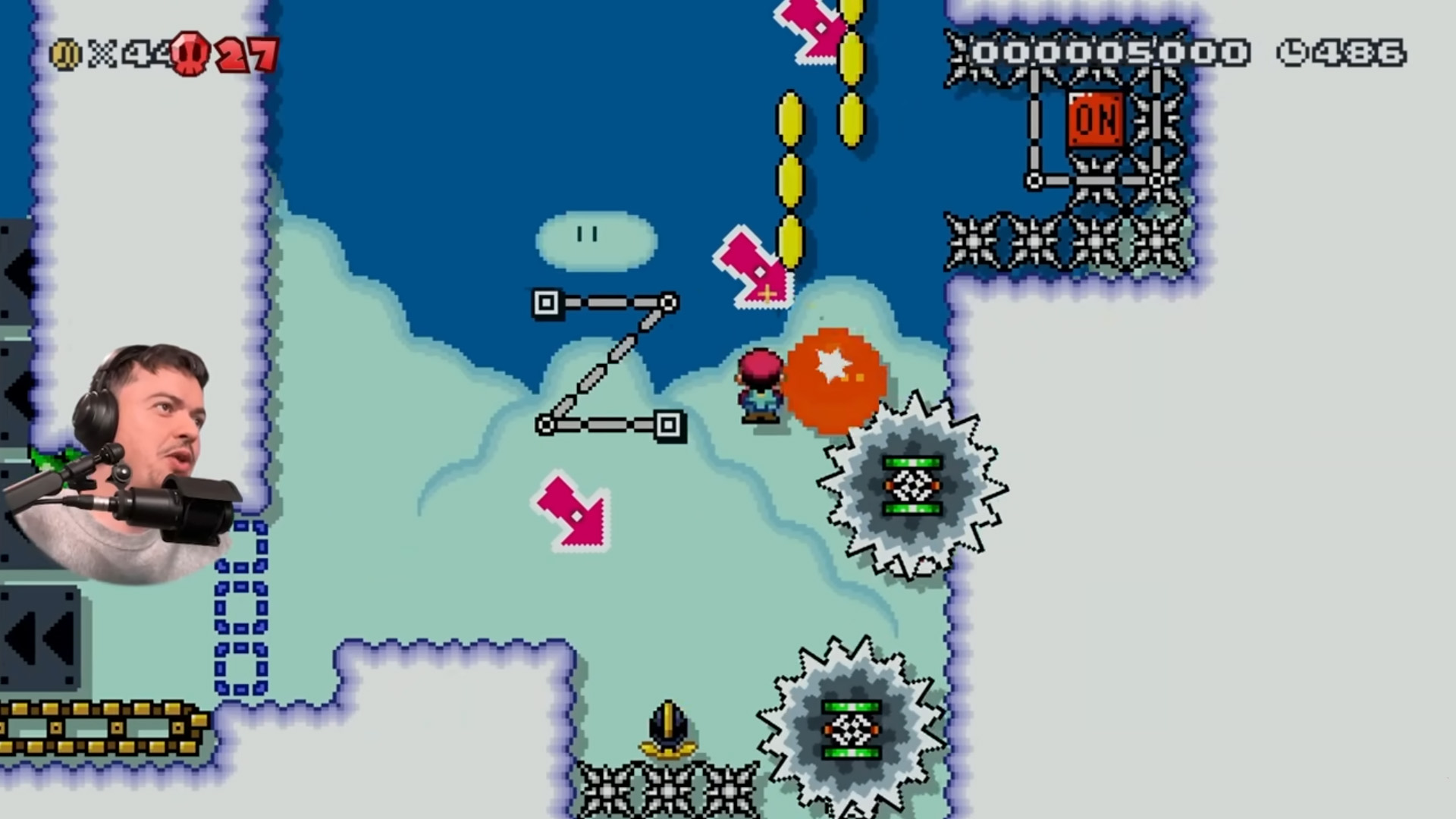
Task: Click the timer clock icon
Action: pos(1294,52)
